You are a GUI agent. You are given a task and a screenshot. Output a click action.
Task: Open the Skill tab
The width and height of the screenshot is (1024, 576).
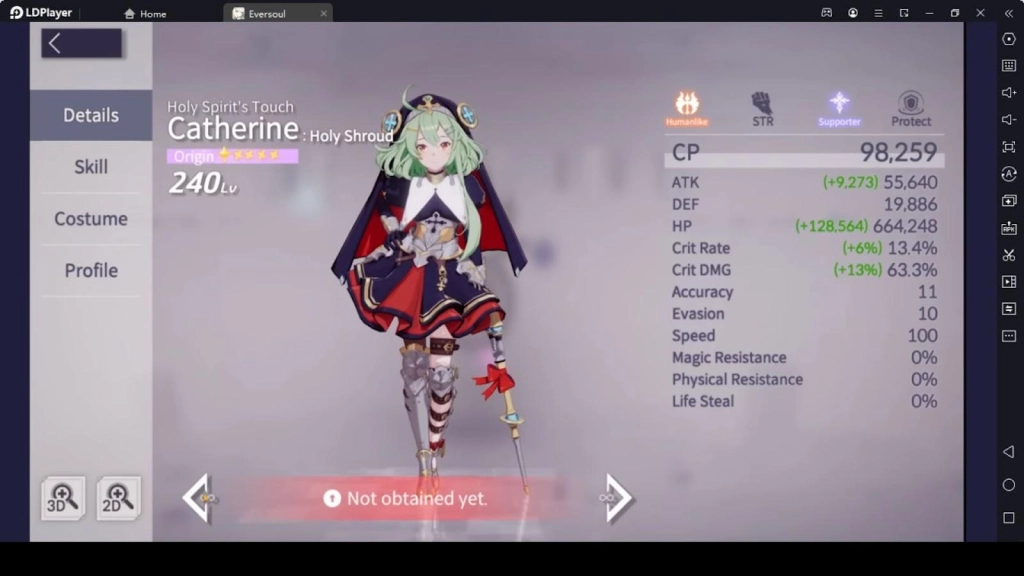pos(91,167)
